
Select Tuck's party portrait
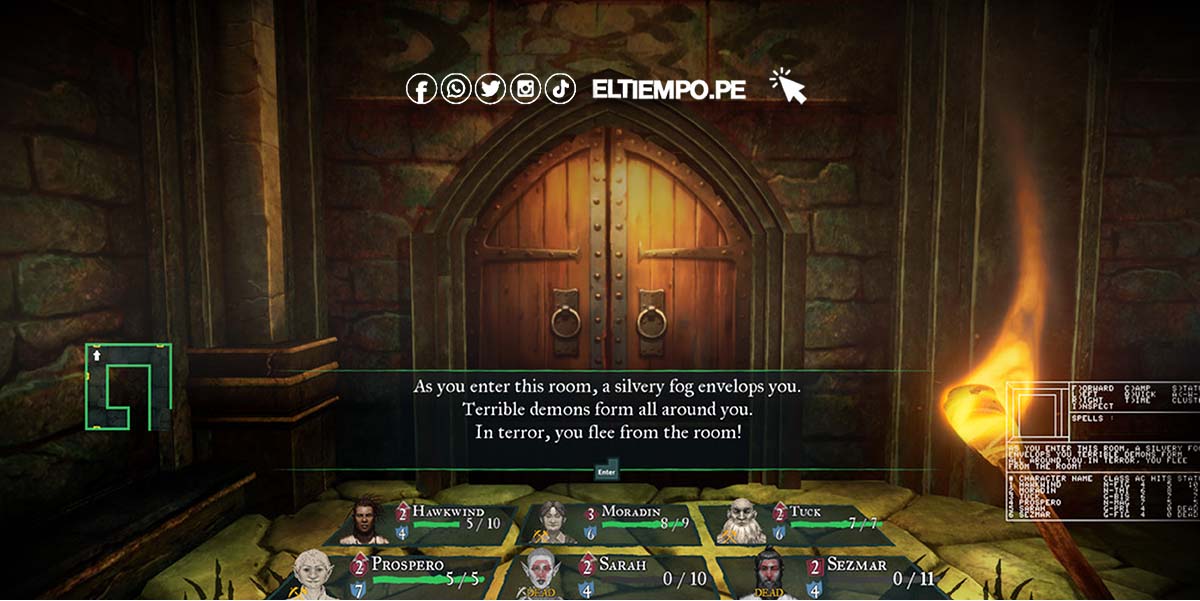(x=741, y=521)
